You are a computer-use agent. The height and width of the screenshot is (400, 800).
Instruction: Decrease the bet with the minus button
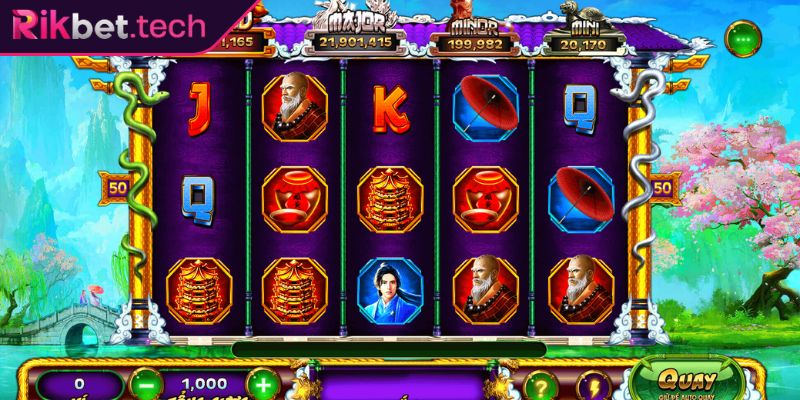click(147, 385)
